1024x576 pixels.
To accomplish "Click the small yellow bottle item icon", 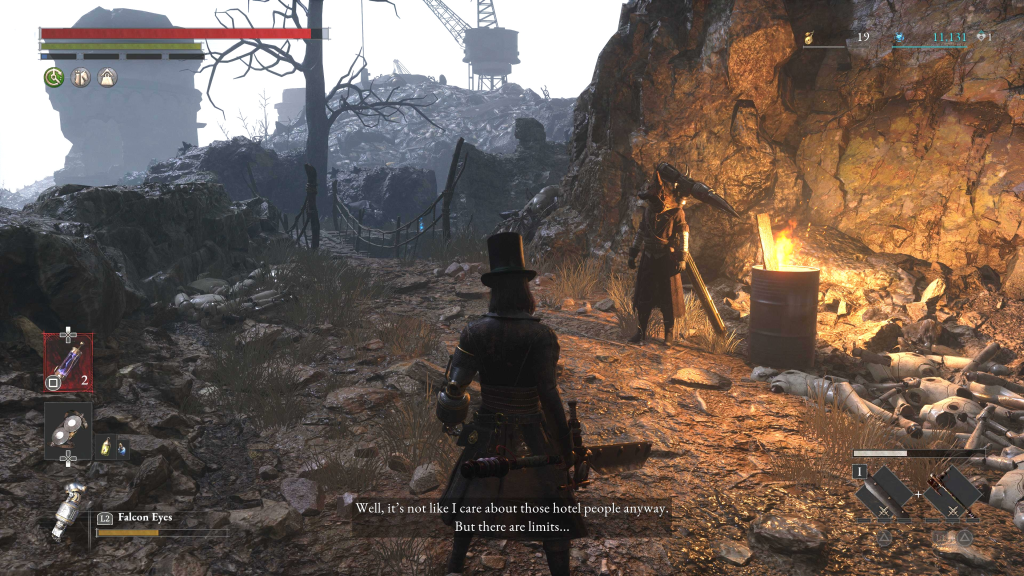I will click(x=105, y=447).
